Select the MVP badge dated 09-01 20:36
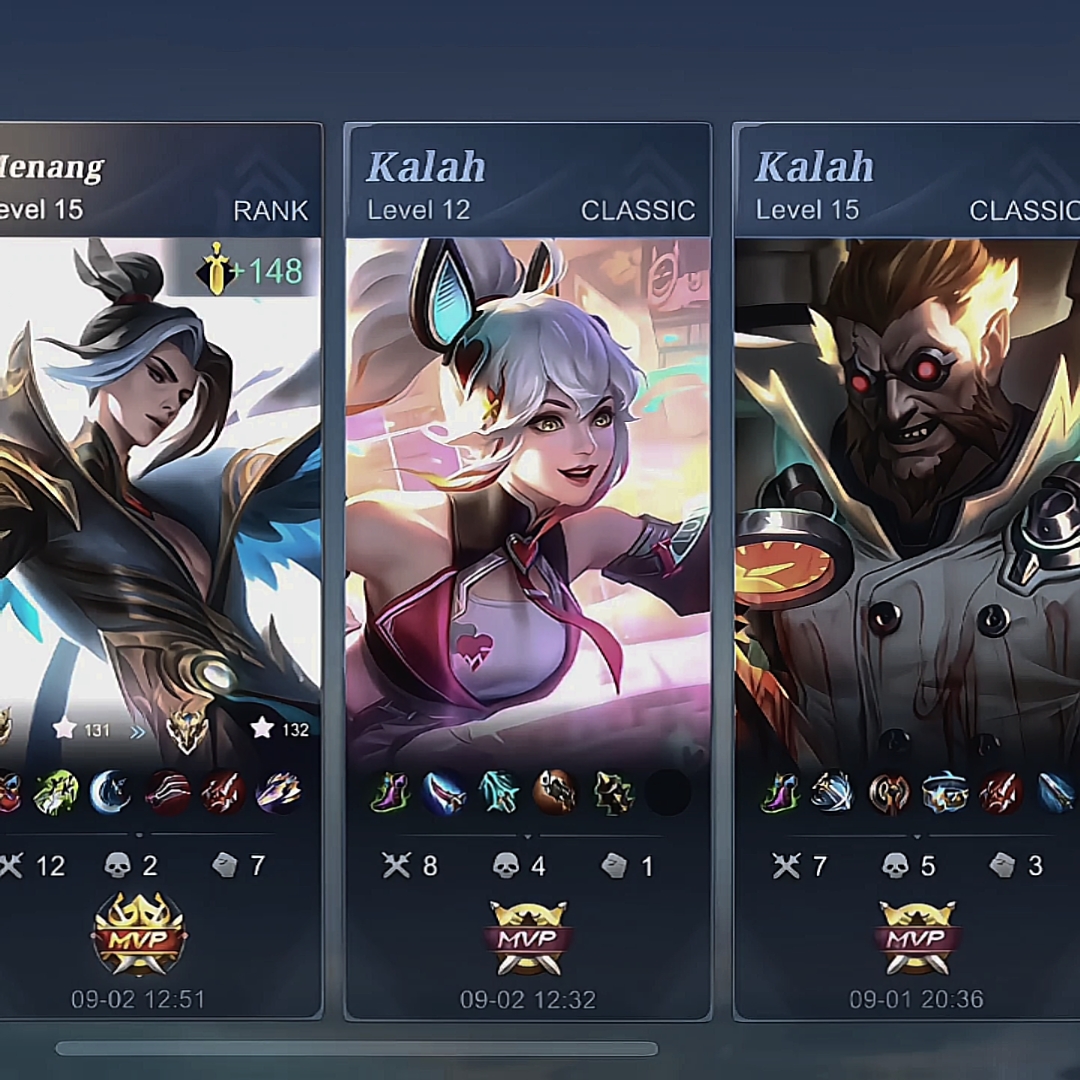 click(x=917, y=937)
